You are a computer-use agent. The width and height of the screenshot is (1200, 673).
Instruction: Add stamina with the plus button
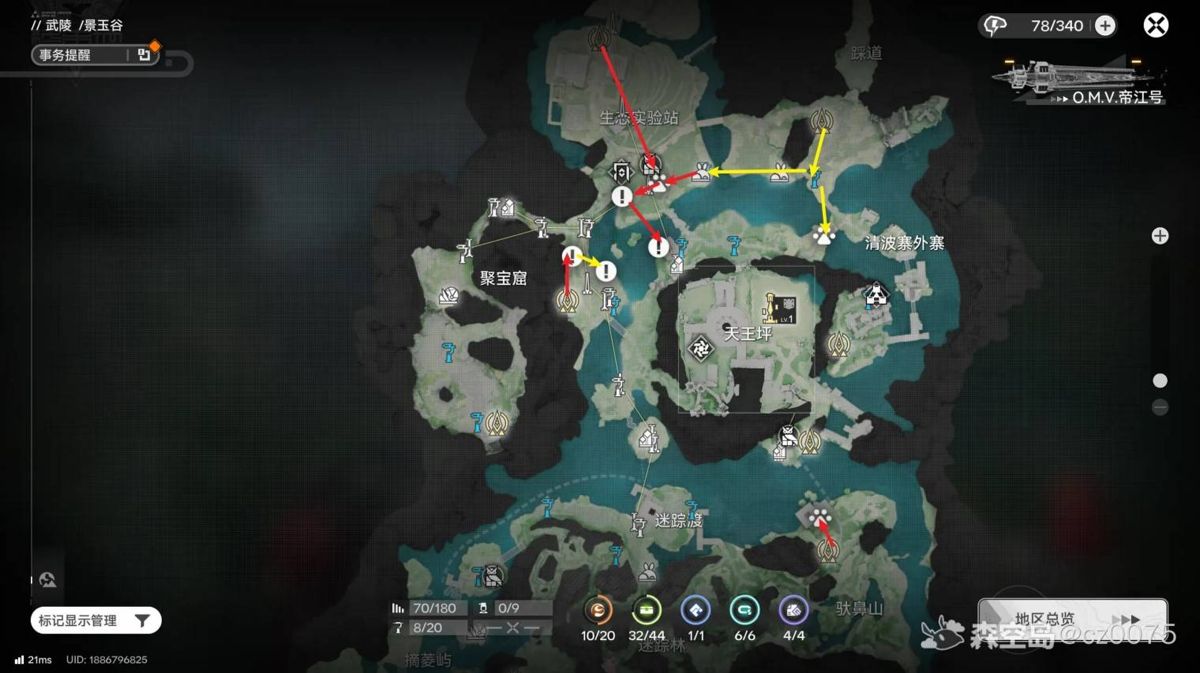pos(1105,26)
